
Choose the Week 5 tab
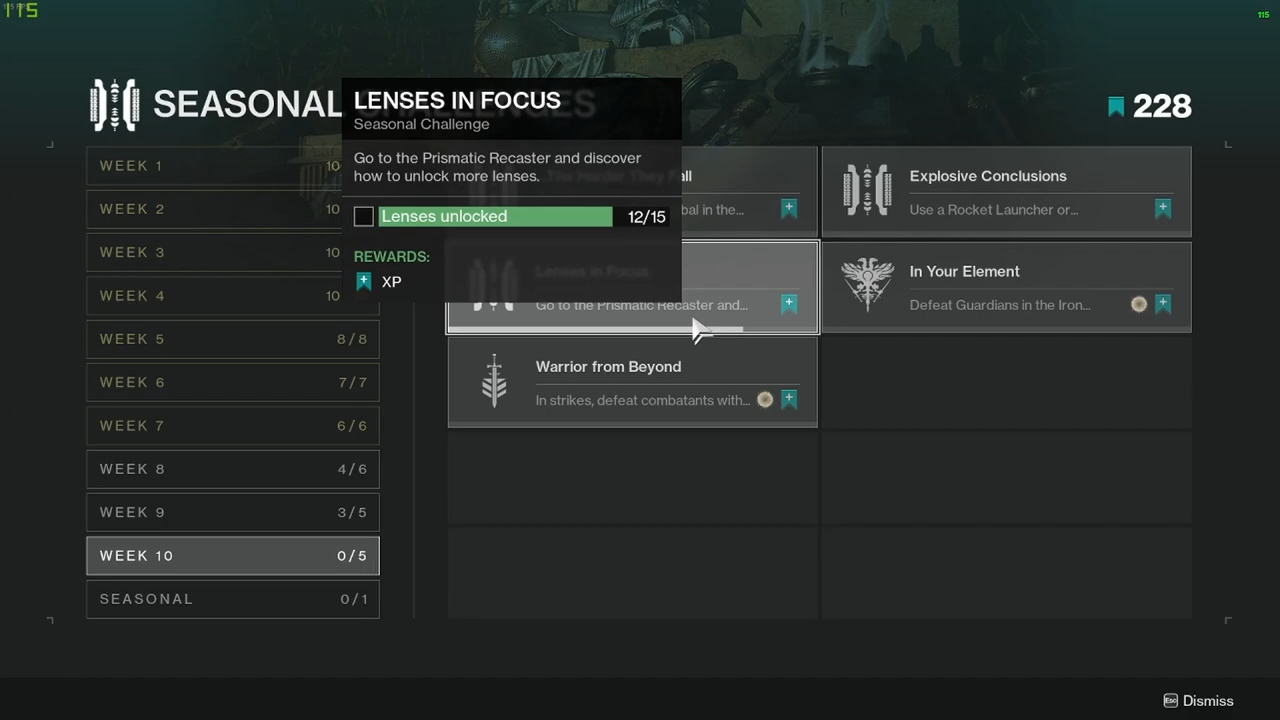[232, 339]
